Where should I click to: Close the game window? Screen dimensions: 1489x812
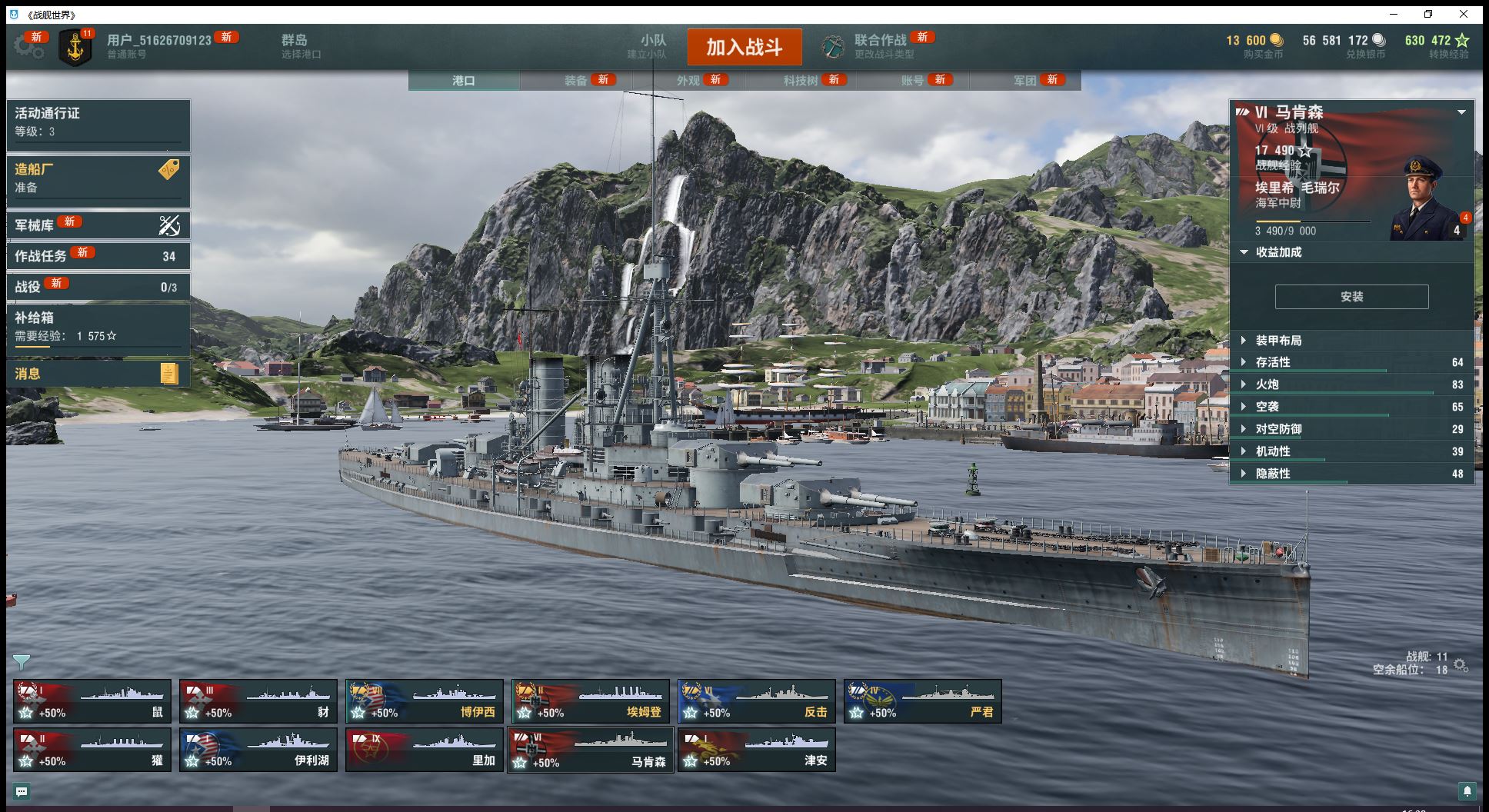point(1464,14)
